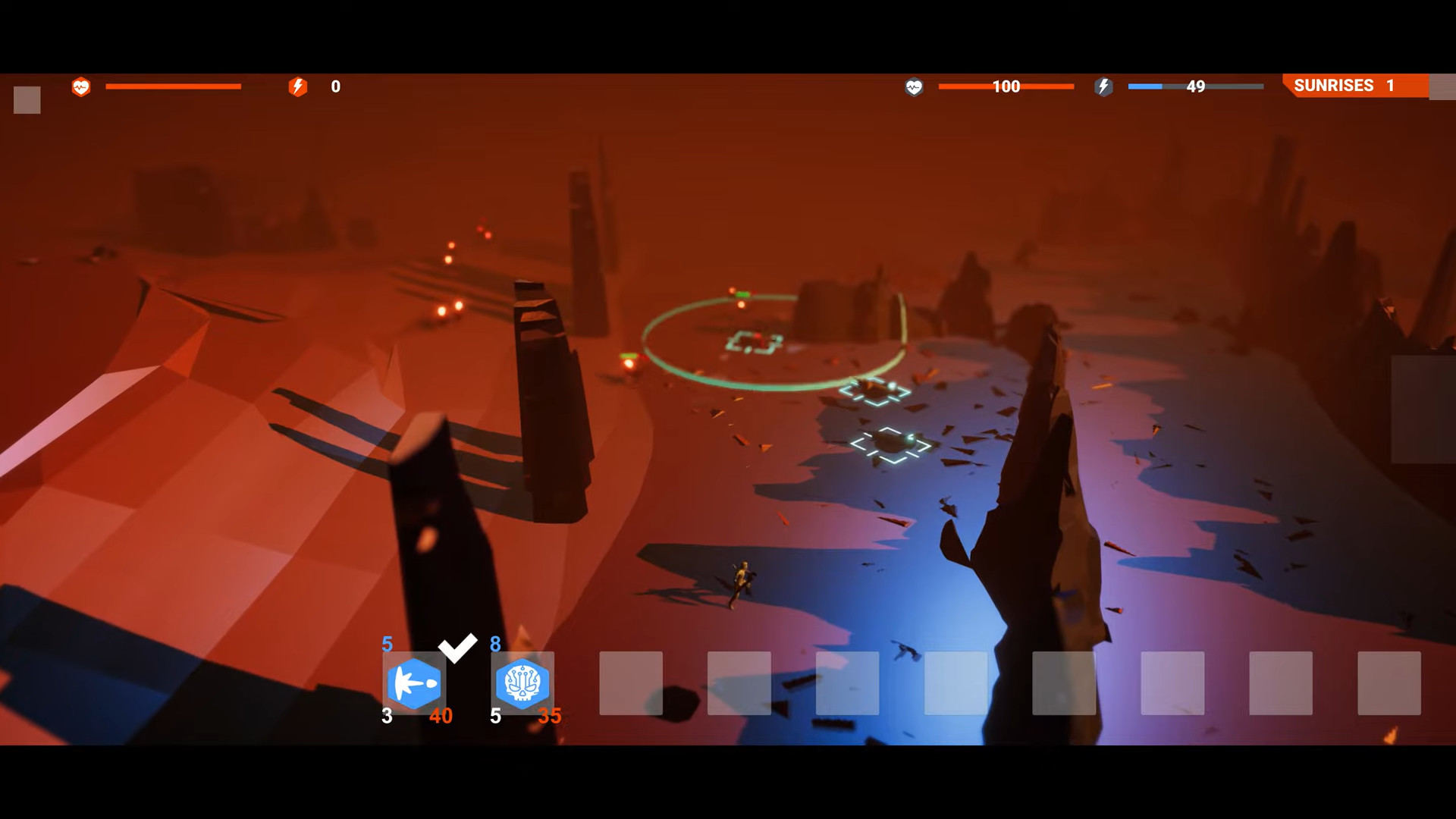Click the blue 5 above the blast ability
Viewport: 1456px width, 819px height.
387,645
